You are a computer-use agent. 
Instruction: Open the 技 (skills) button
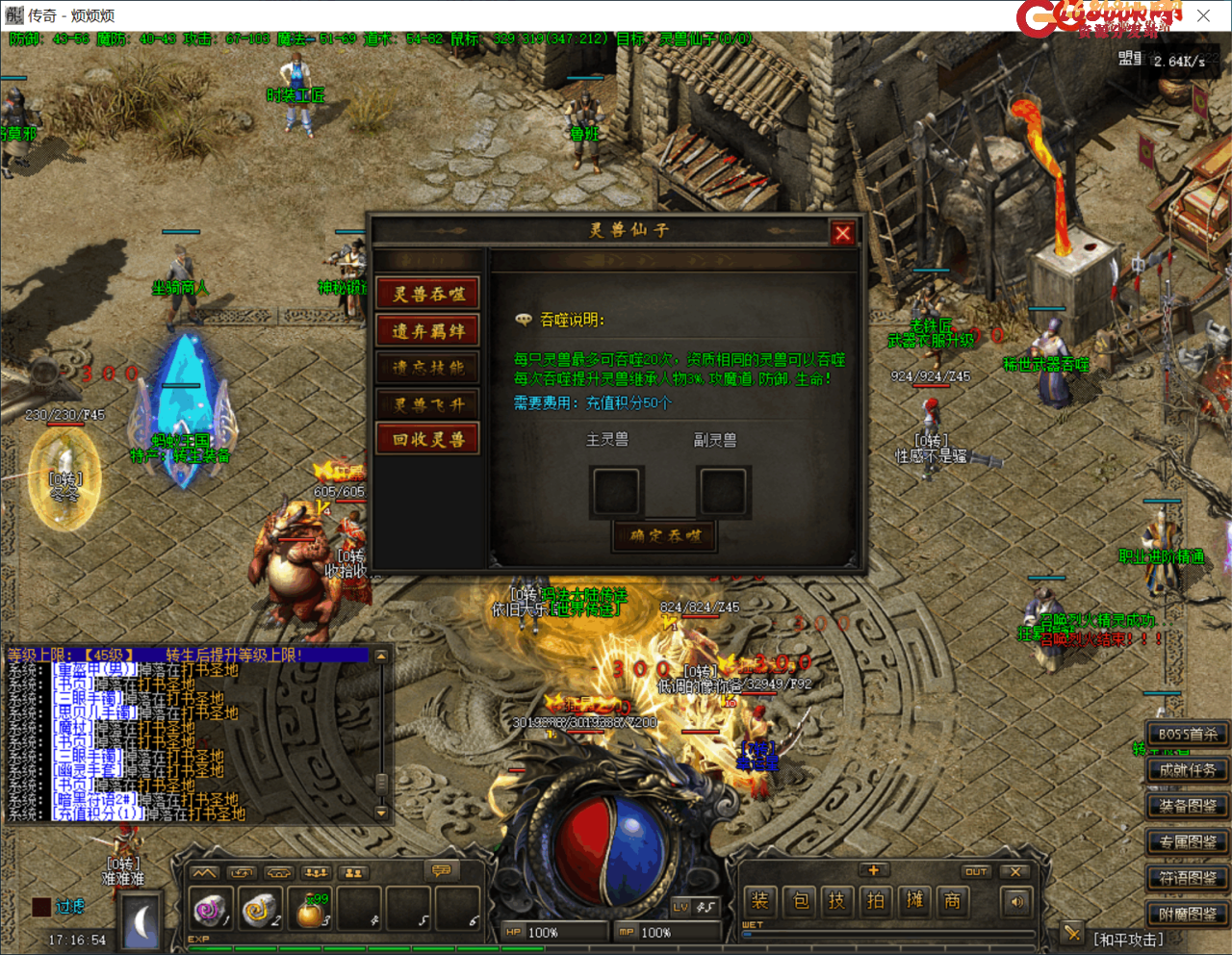coord(836,901)
